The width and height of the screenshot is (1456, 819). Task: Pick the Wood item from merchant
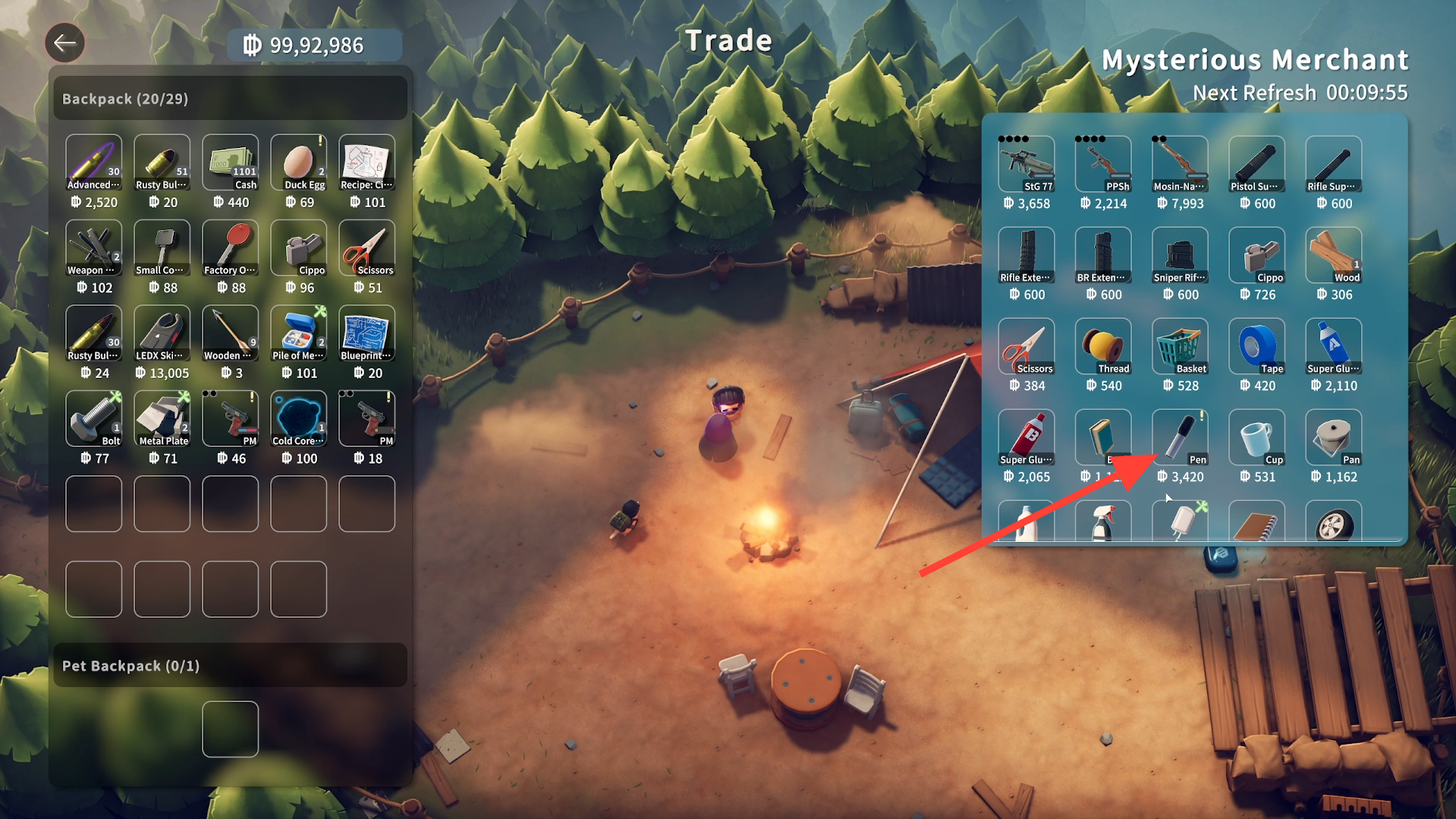click(x=1333, y=256)
